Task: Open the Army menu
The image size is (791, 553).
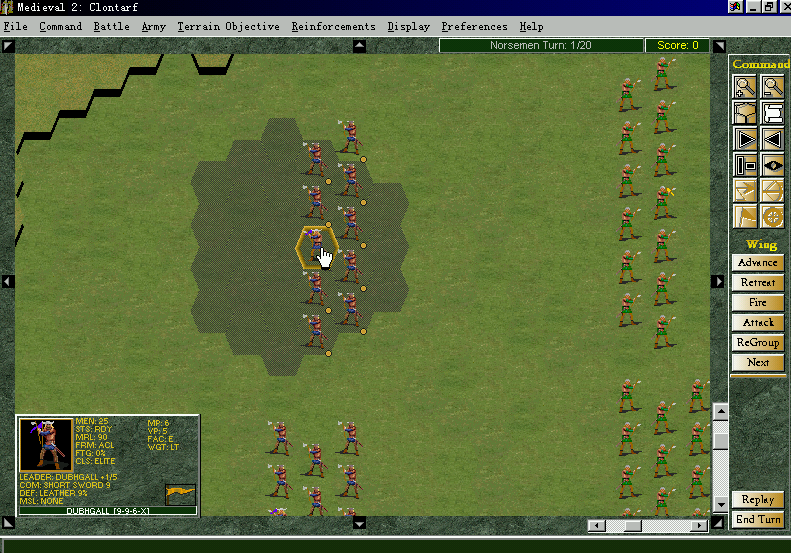Action: (x=153, y=26)
